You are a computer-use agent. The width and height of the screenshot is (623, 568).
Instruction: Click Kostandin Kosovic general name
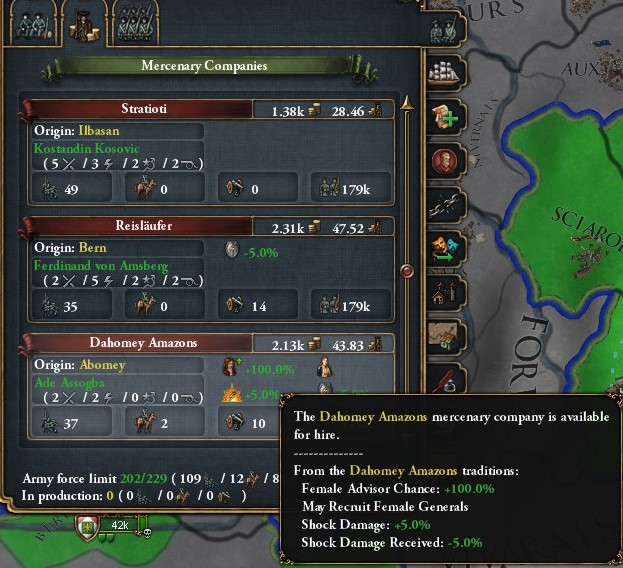[x=86, y=147]
